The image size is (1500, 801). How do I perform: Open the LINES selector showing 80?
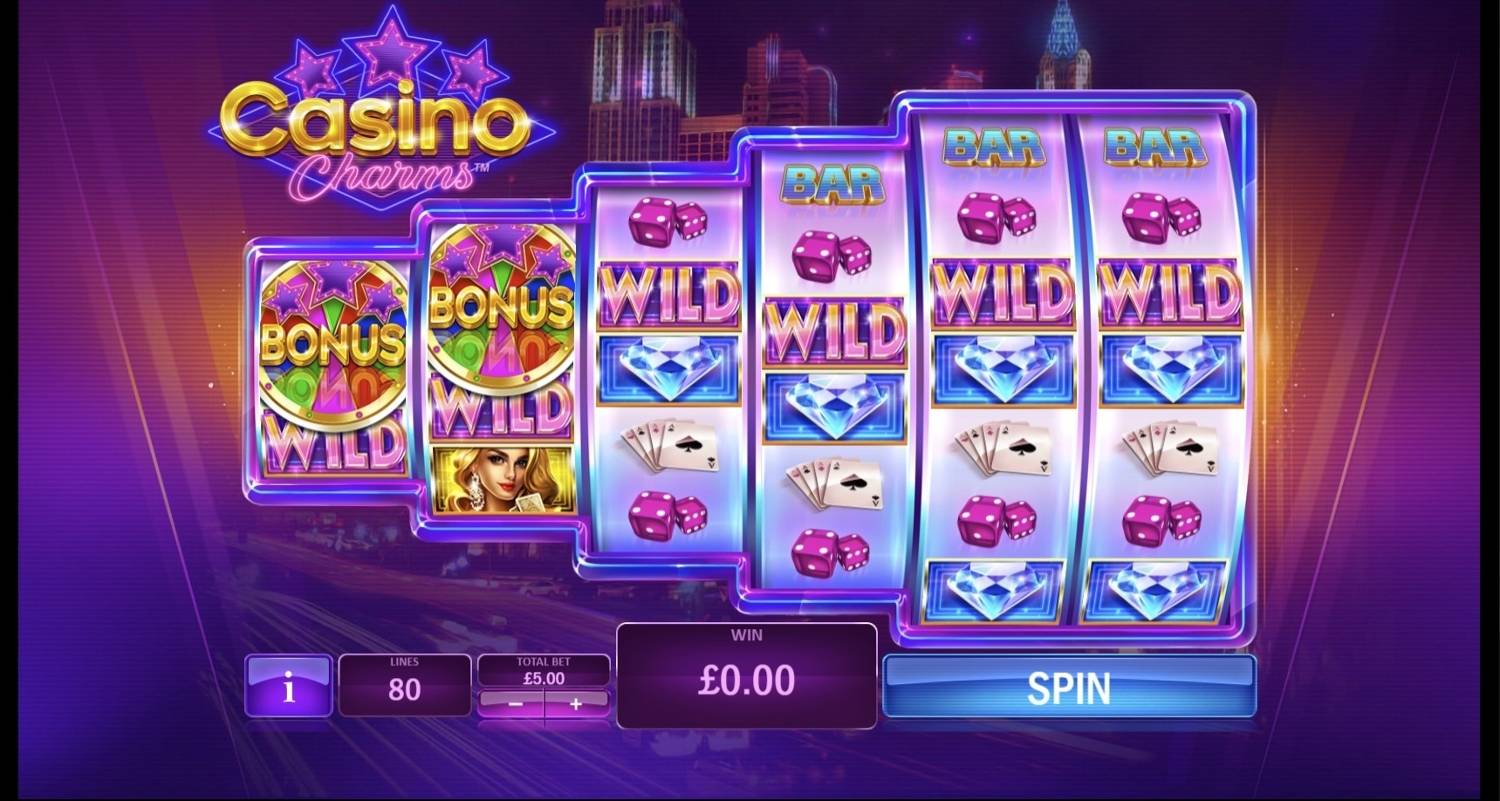404,686
